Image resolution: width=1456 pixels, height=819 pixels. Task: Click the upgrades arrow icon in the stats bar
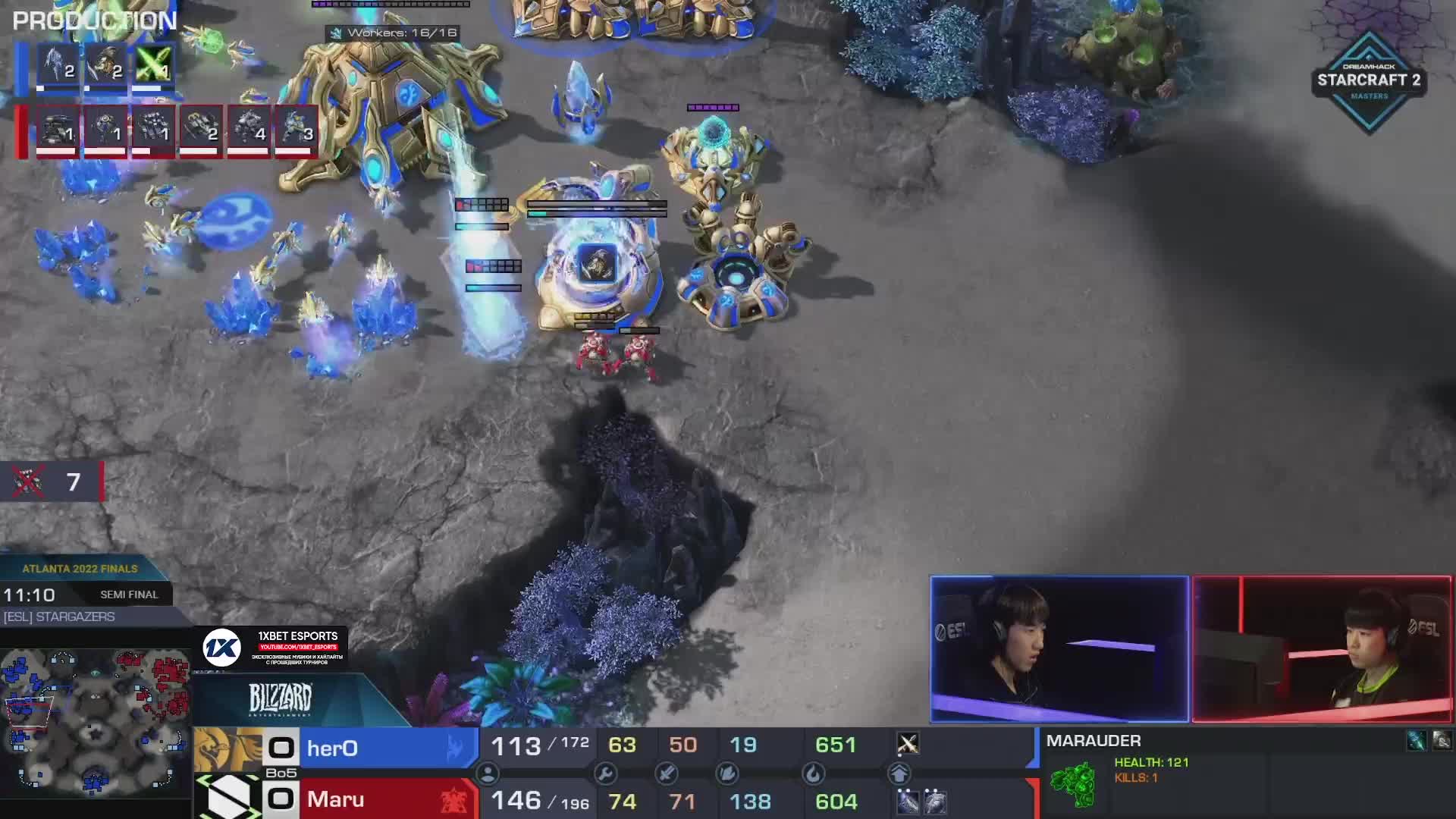point(900,774)
